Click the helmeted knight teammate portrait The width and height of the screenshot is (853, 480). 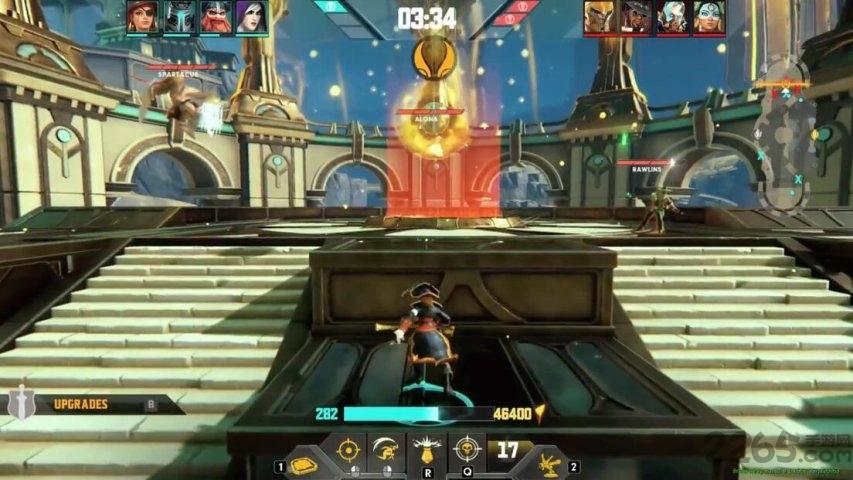click(x=178, y=17)
